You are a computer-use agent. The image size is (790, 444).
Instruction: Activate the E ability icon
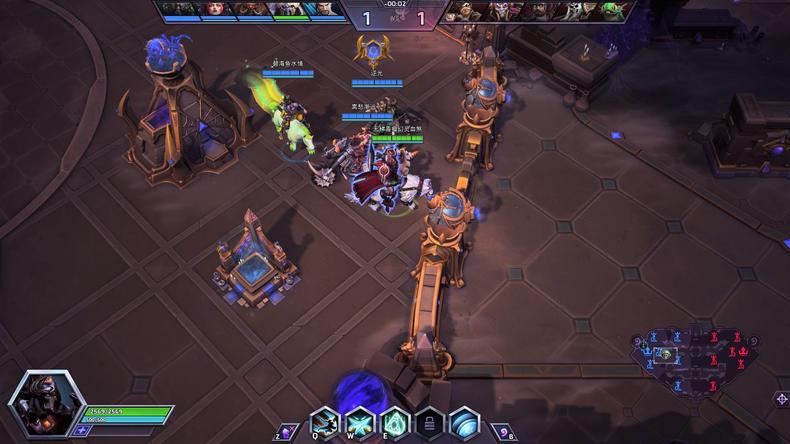(x=394, y=423)
